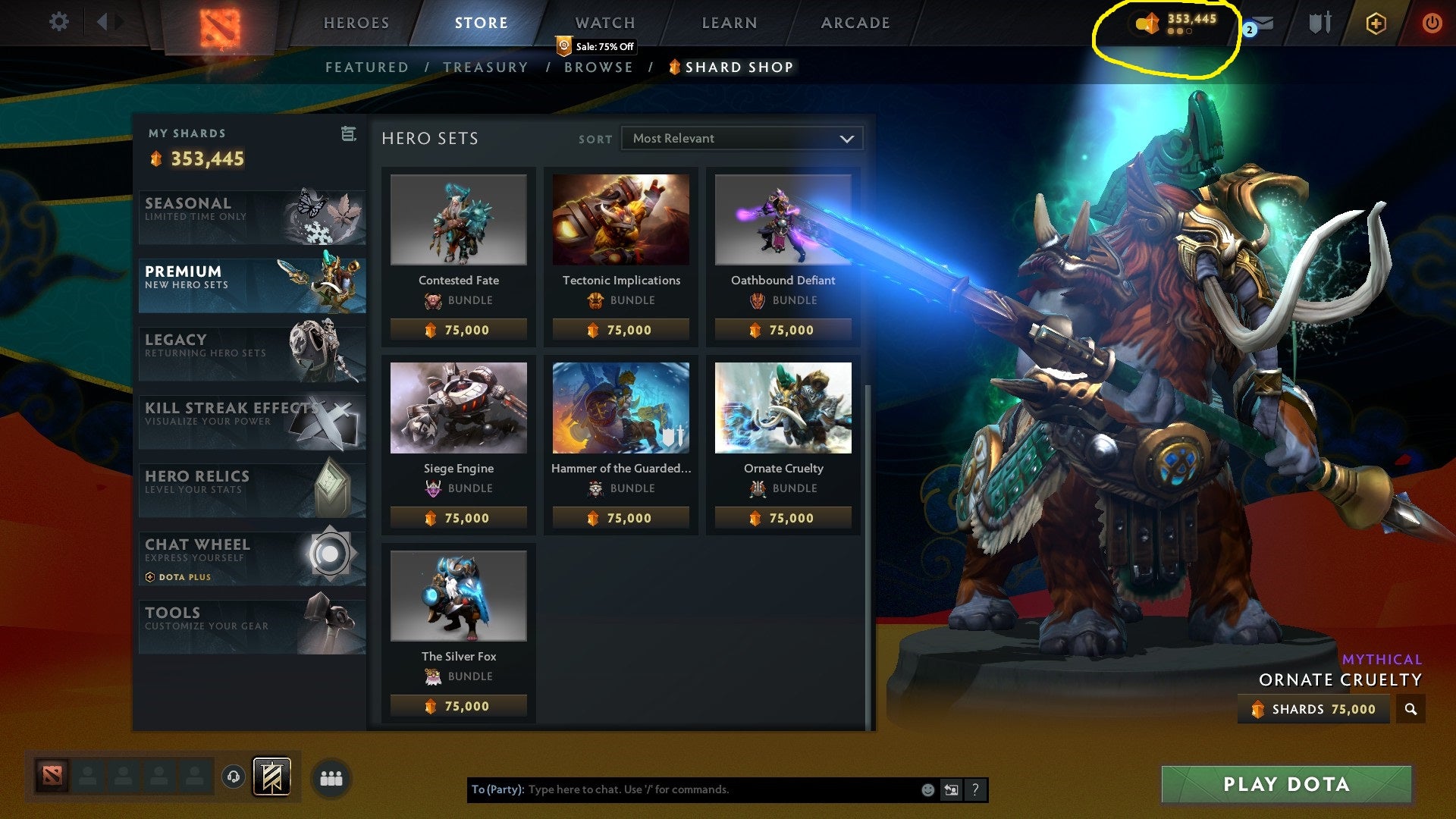Open the shard stash icon beside My Shards
This screenshot has width=1456, height=819.
click(x=347, y=133)
